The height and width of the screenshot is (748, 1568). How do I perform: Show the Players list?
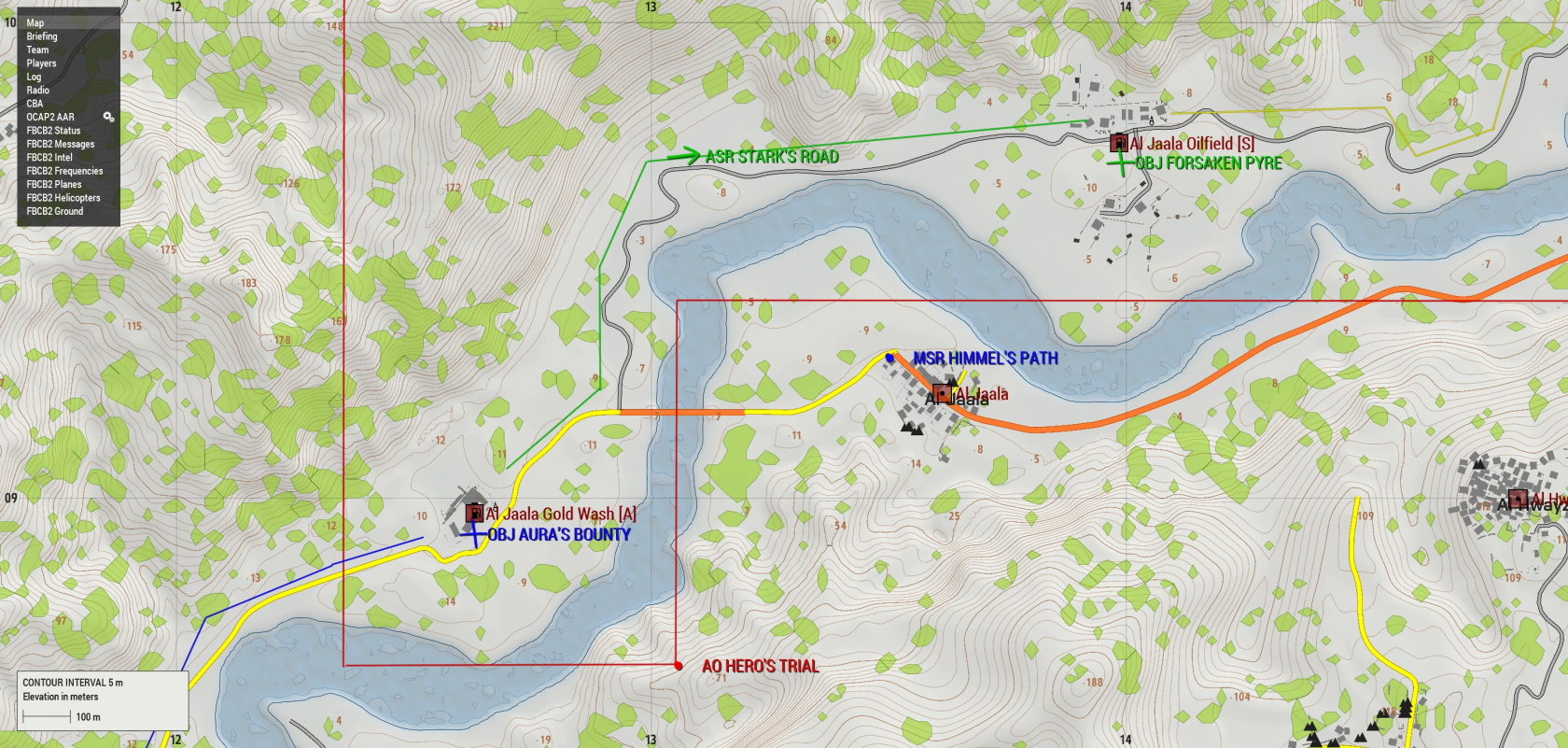point(41,64)
